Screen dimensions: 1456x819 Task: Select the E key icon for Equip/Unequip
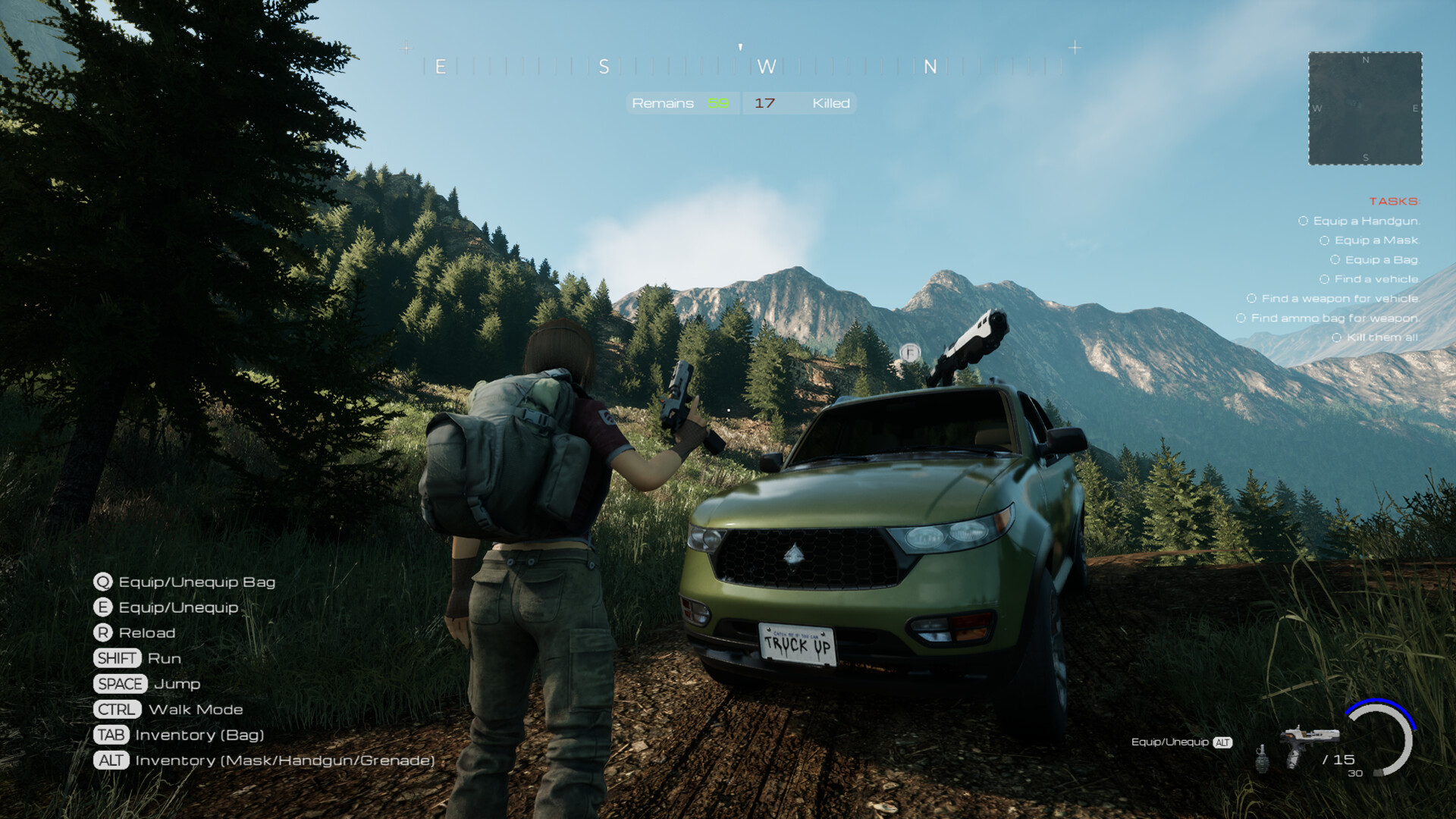[103, 607]
